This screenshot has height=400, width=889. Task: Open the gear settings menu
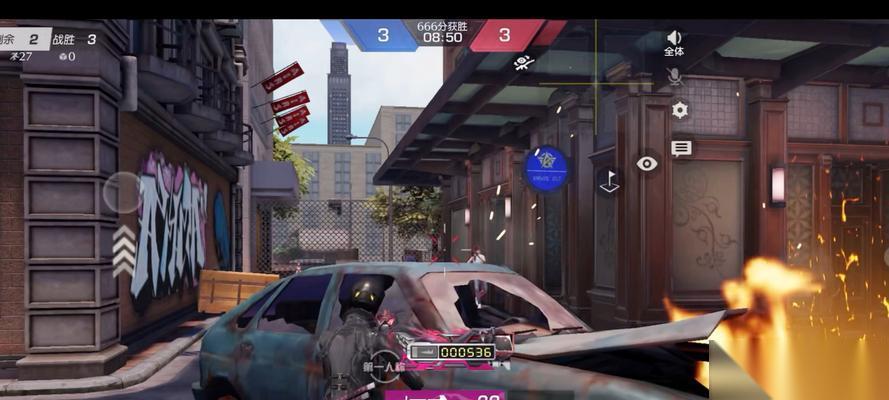(x=680, y=110)
